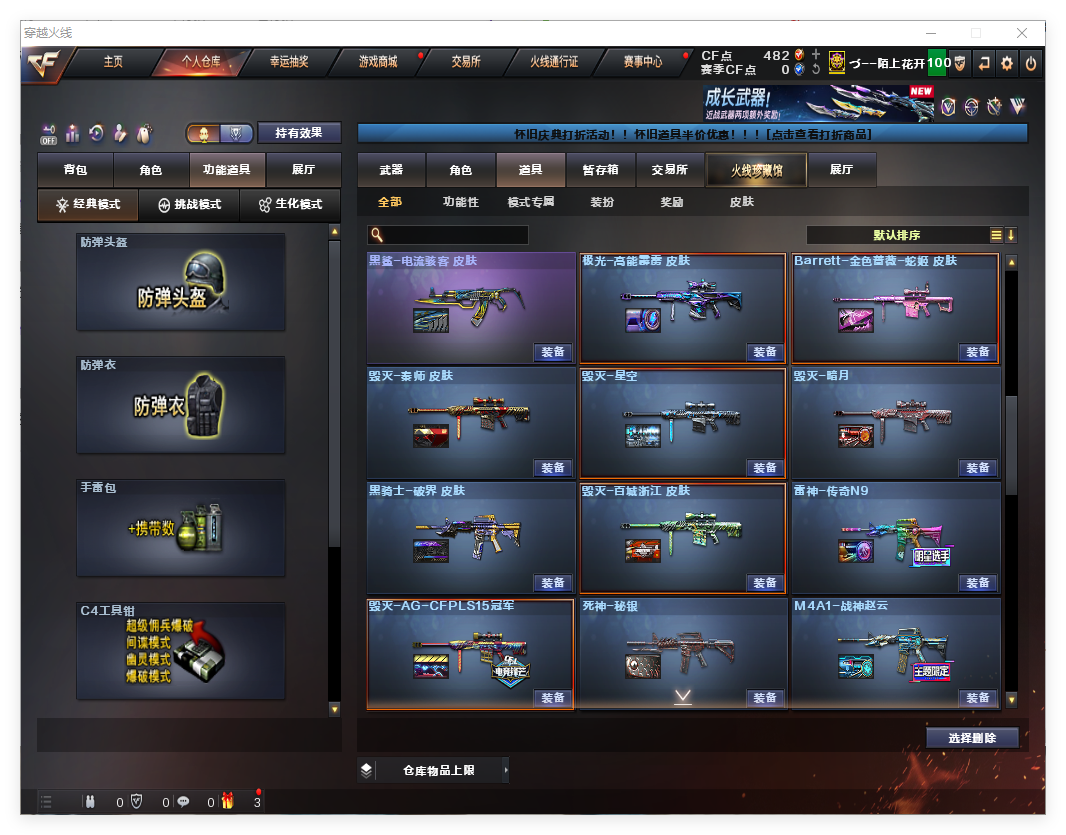Image resolution: width=1066 pixels, height=835 pixels.
Task: Go to 幸运抽奖 lucky draw
Action: coord(289,62)
